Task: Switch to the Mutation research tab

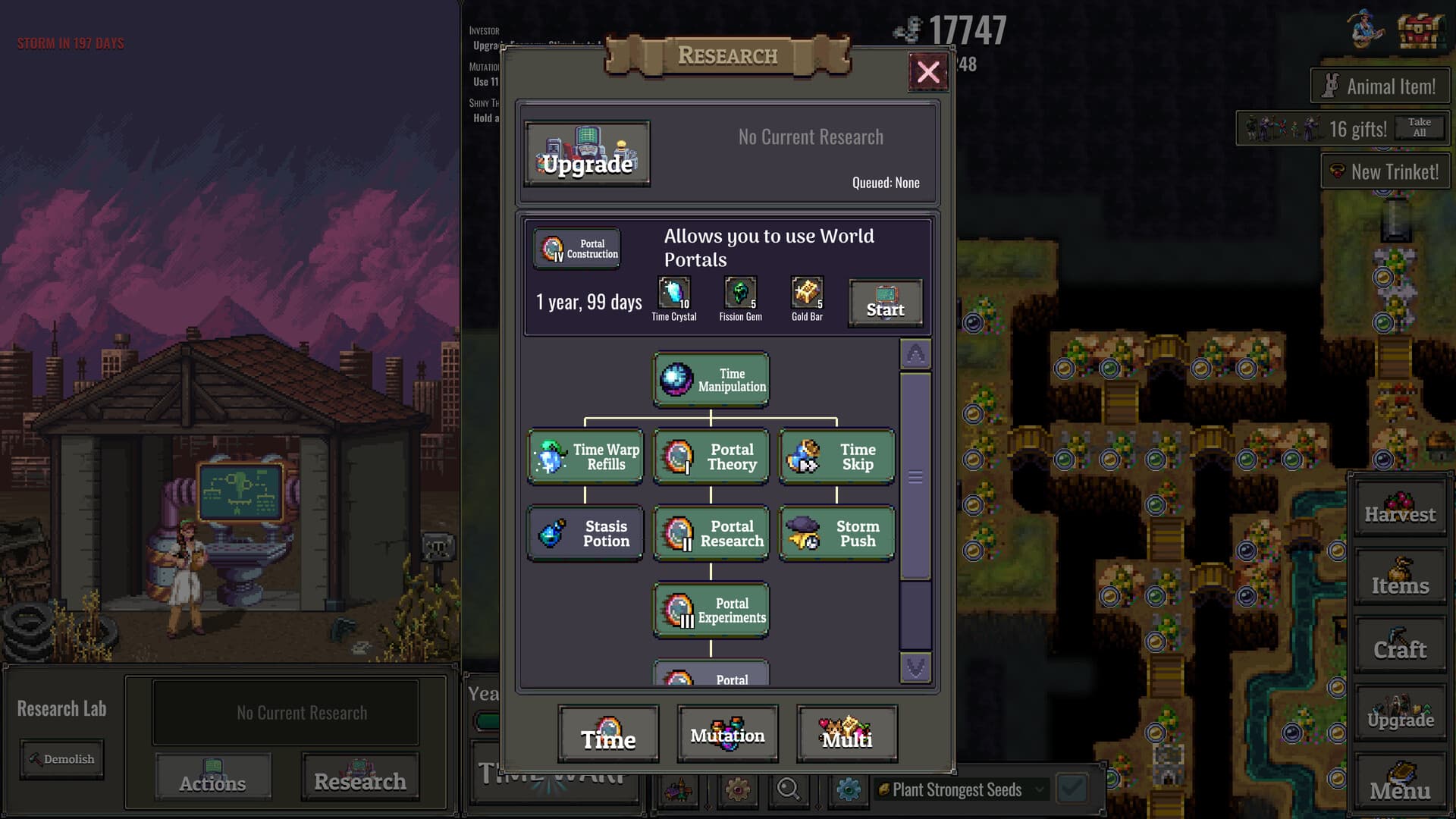Action: click(x=727, y=733)
